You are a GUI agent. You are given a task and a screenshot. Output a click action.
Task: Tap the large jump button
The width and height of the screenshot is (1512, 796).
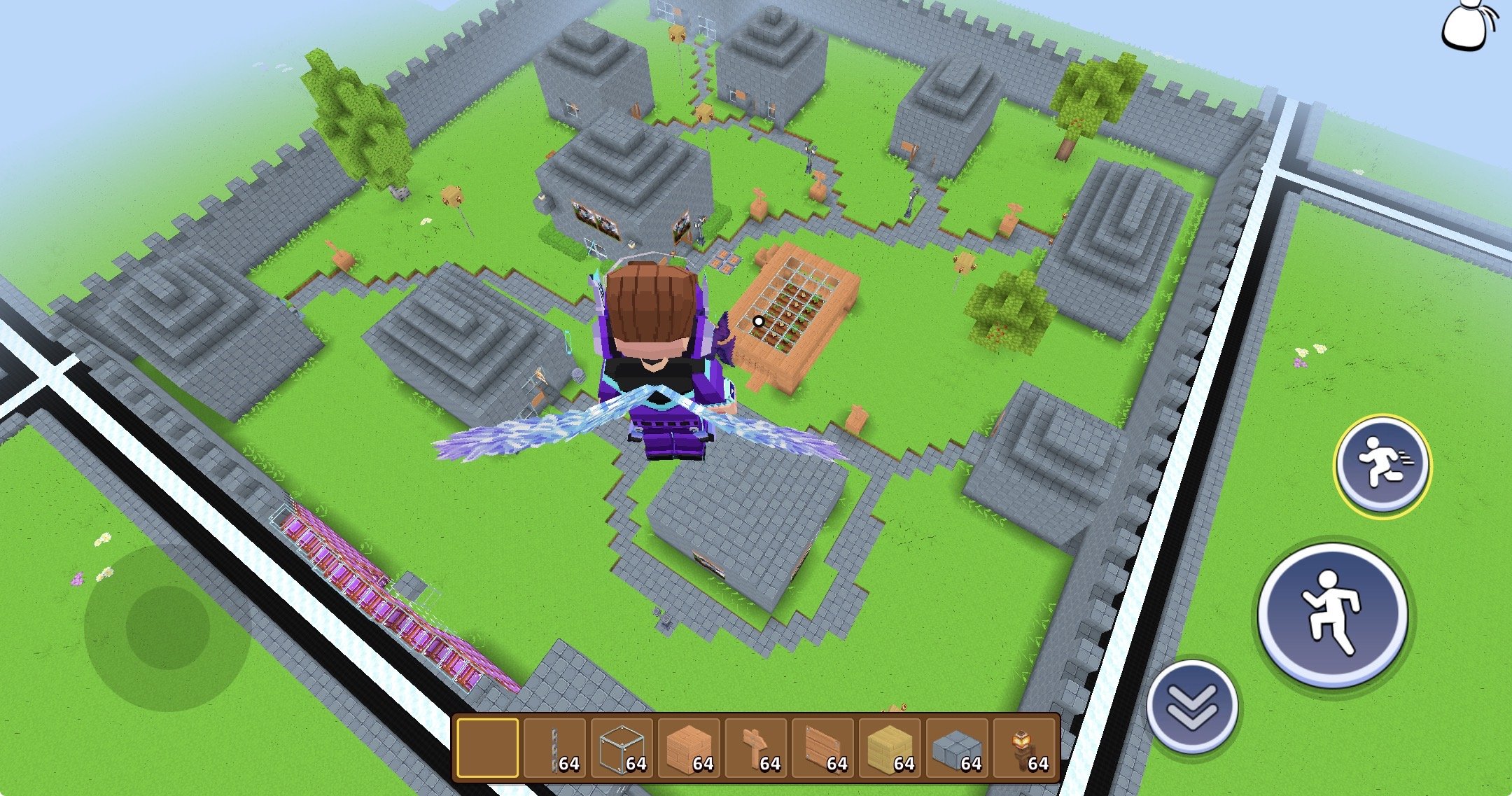tap(1333, 614)
